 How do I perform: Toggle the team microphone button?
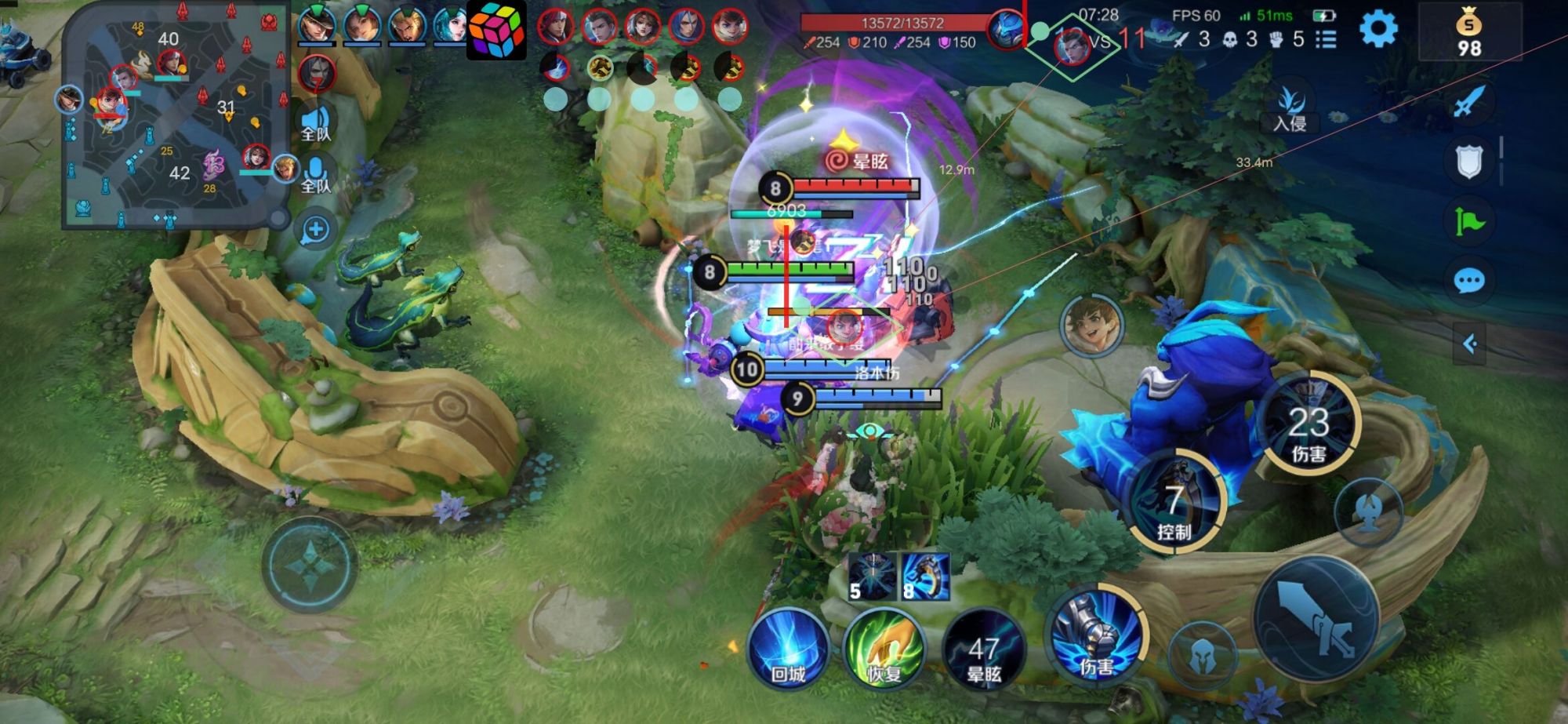pyautogui.click(x=316, y=174)
